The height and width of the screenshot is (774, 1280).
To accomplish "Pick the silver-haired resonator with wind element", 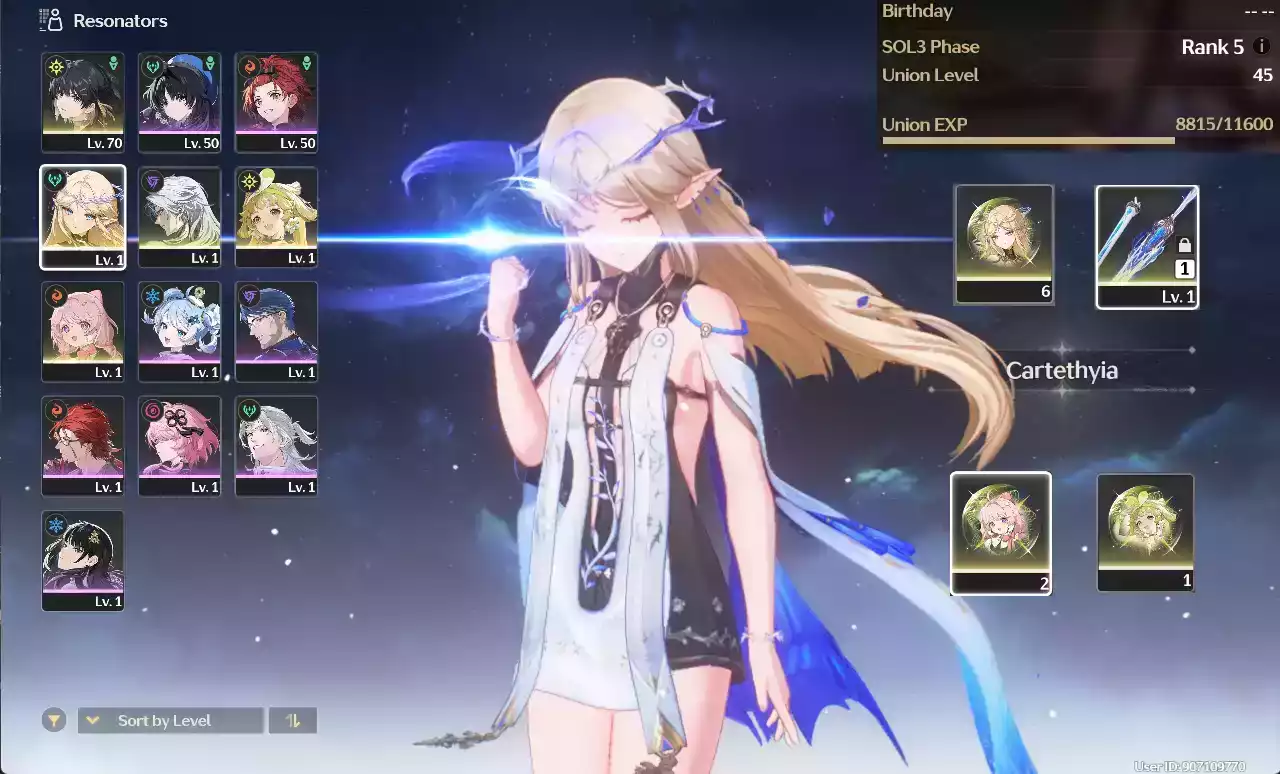I will [277, 446].
